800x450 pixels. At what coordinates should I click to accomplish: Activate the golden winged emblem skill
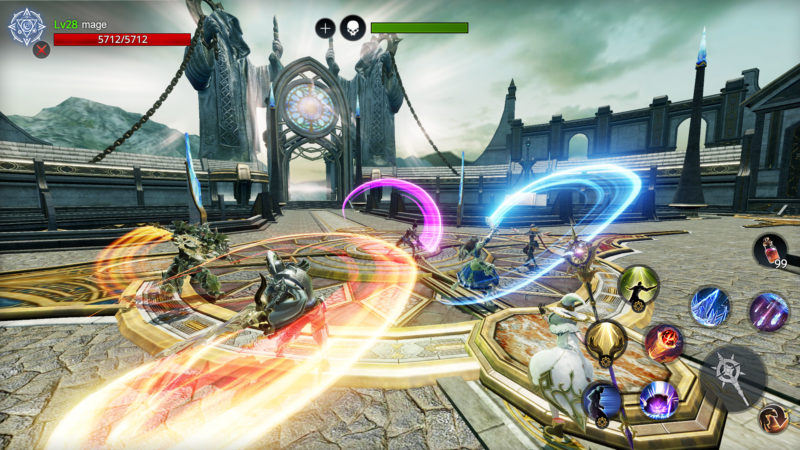[x=606, y=341]
